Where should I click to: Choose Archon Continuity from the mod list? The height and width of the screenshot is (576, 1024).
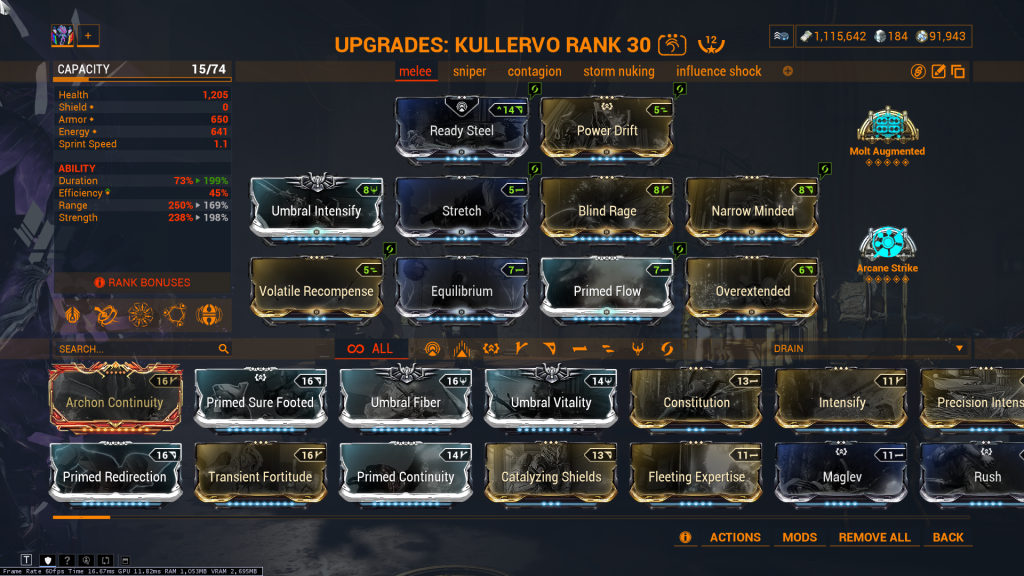click(x=114, y=400)
